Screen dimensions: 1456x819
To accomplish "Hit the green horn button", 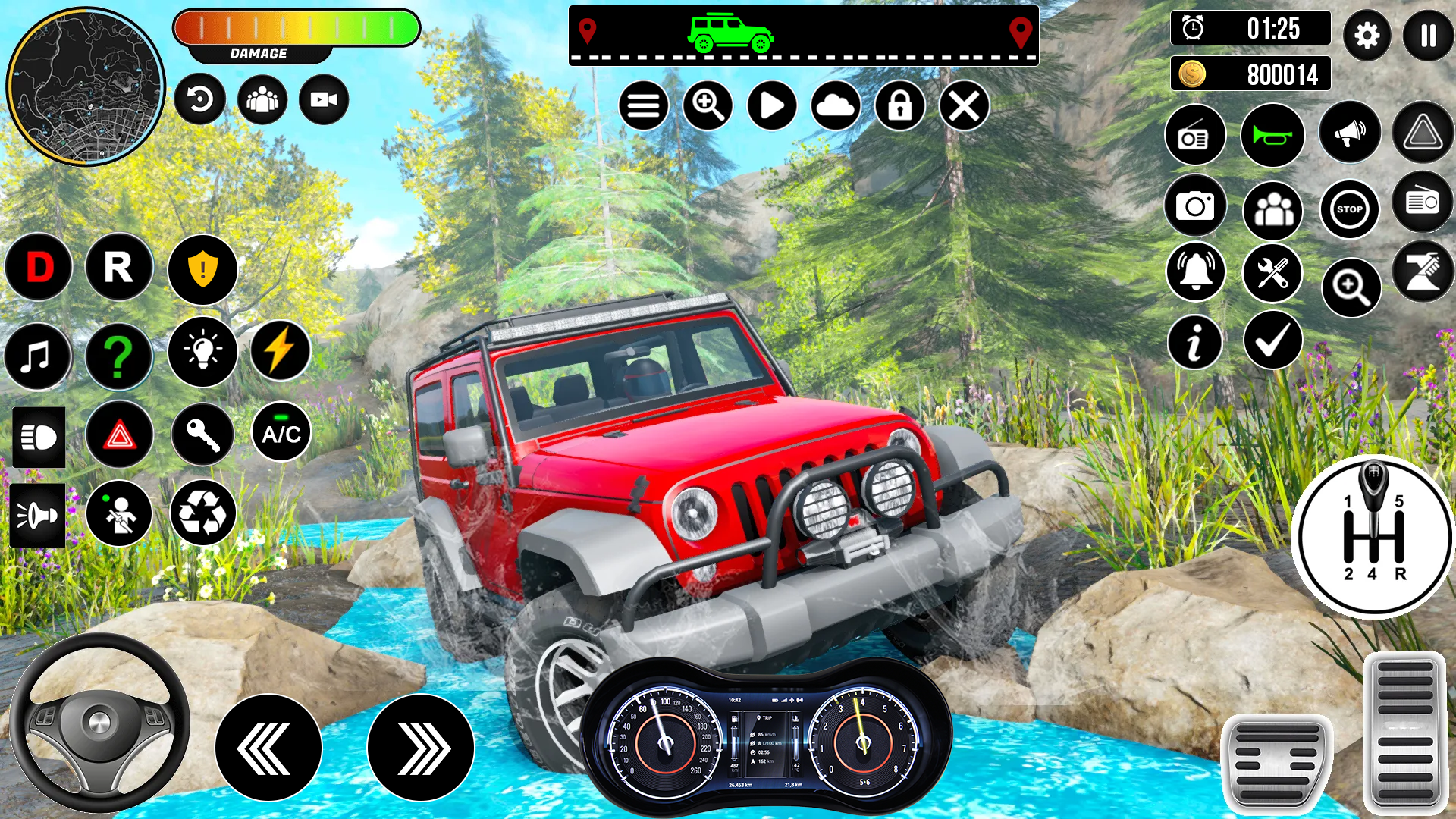I will pos(1272,136).
